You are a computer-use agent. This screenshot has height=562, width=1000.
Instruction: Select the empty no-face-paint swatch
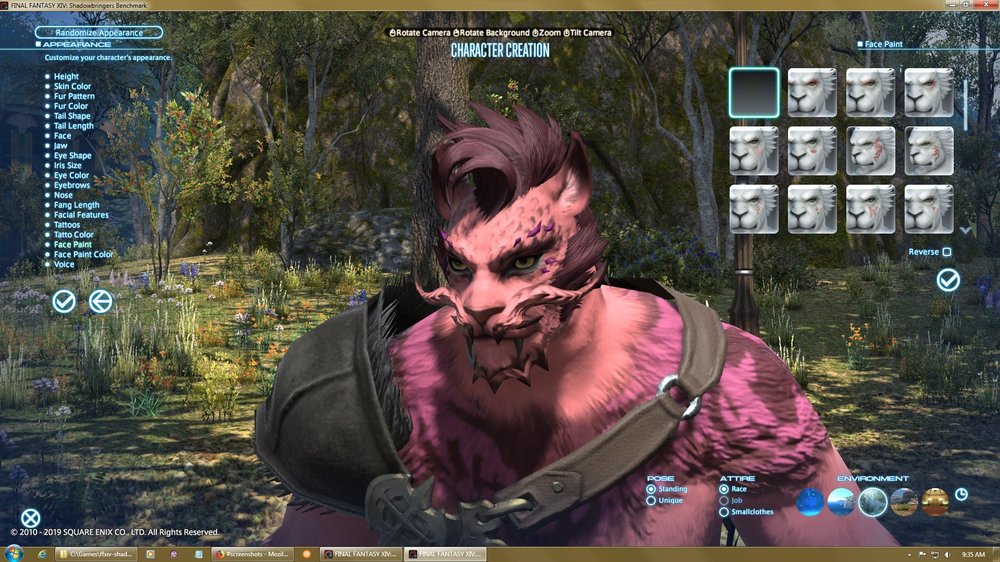754,92
